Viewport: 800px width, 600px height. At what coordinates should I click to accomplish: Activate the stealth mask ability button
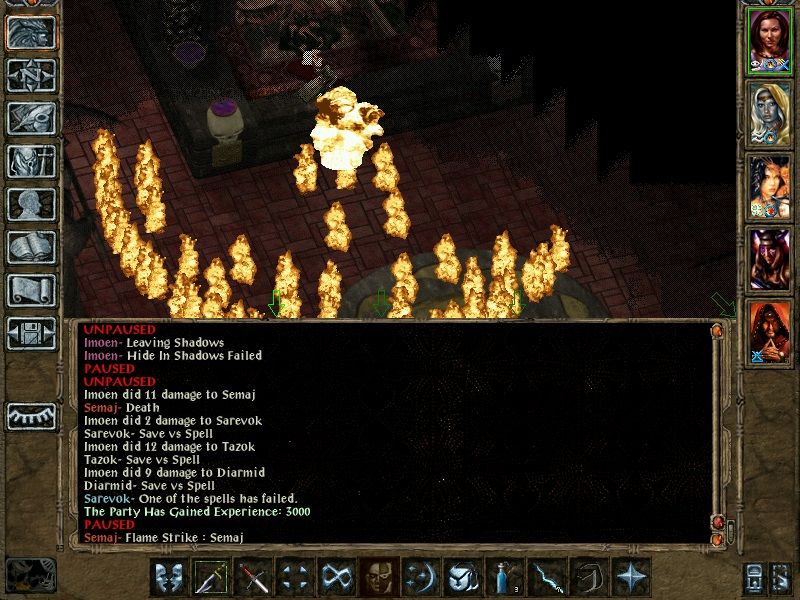pos(379,578)
